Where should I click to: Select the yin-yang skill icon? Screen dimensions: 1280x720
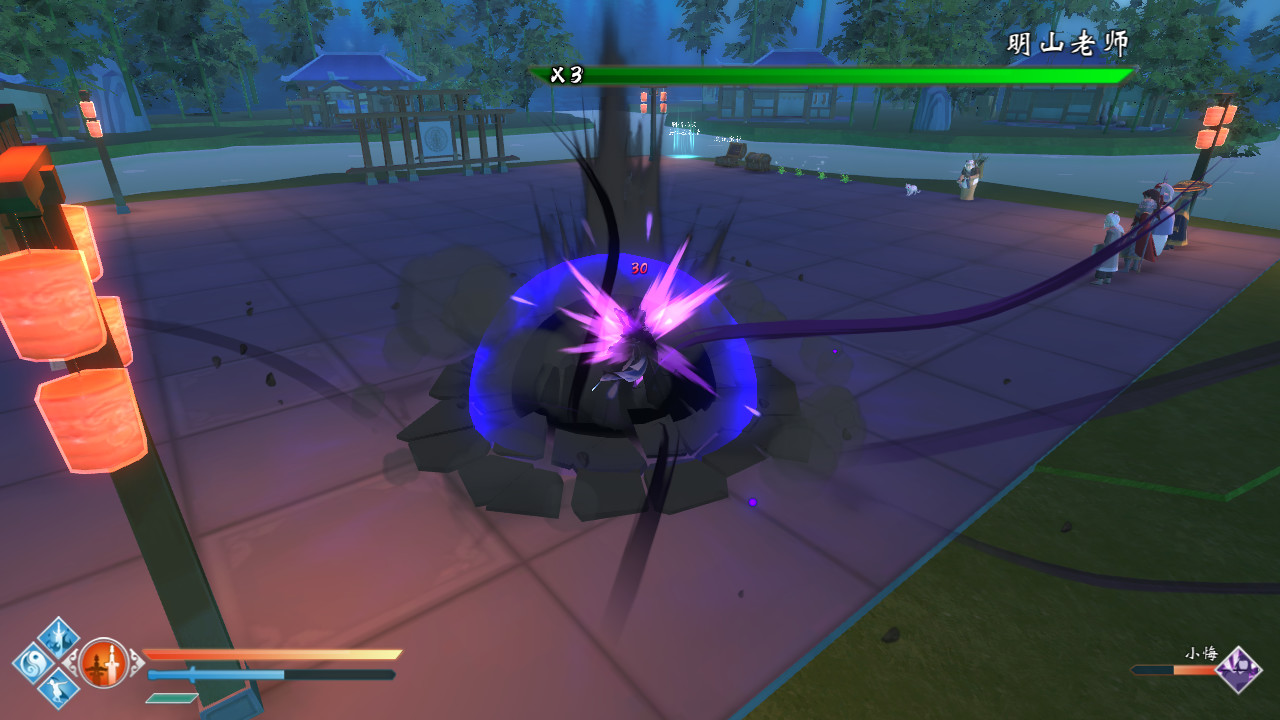click(x=30, y=664)
